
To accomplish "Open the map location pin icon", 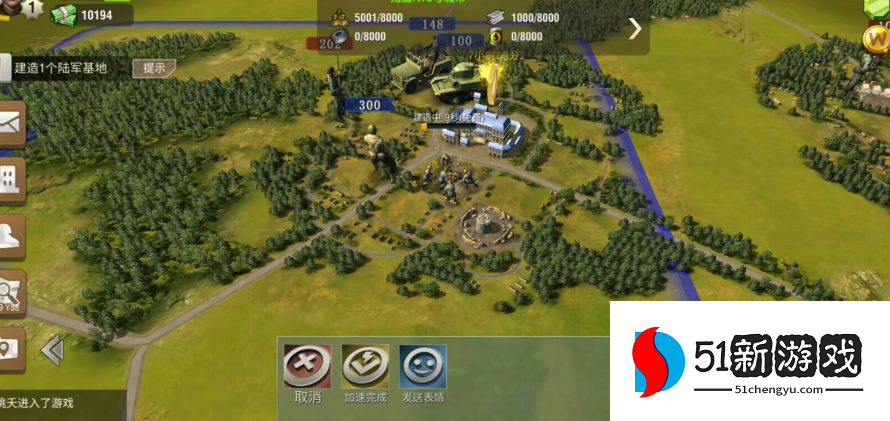I will (x=10, y=348).
